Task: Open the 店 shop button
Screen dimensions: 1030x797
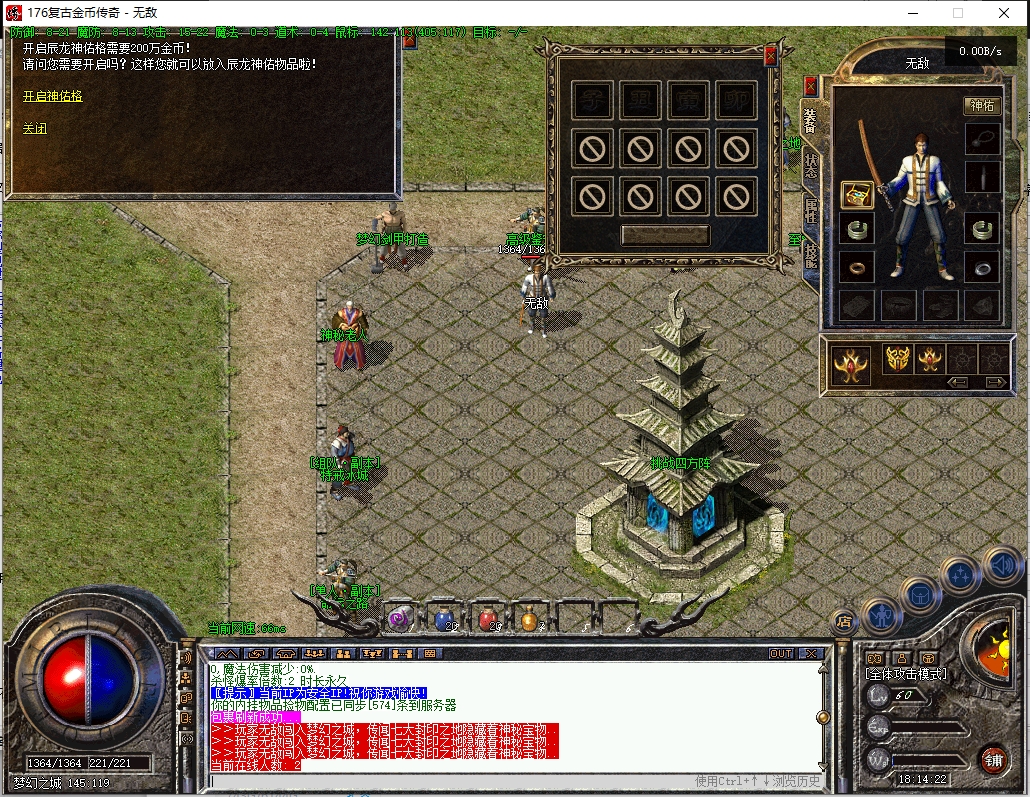Action: pyautogui.click(x=843, y=620)
